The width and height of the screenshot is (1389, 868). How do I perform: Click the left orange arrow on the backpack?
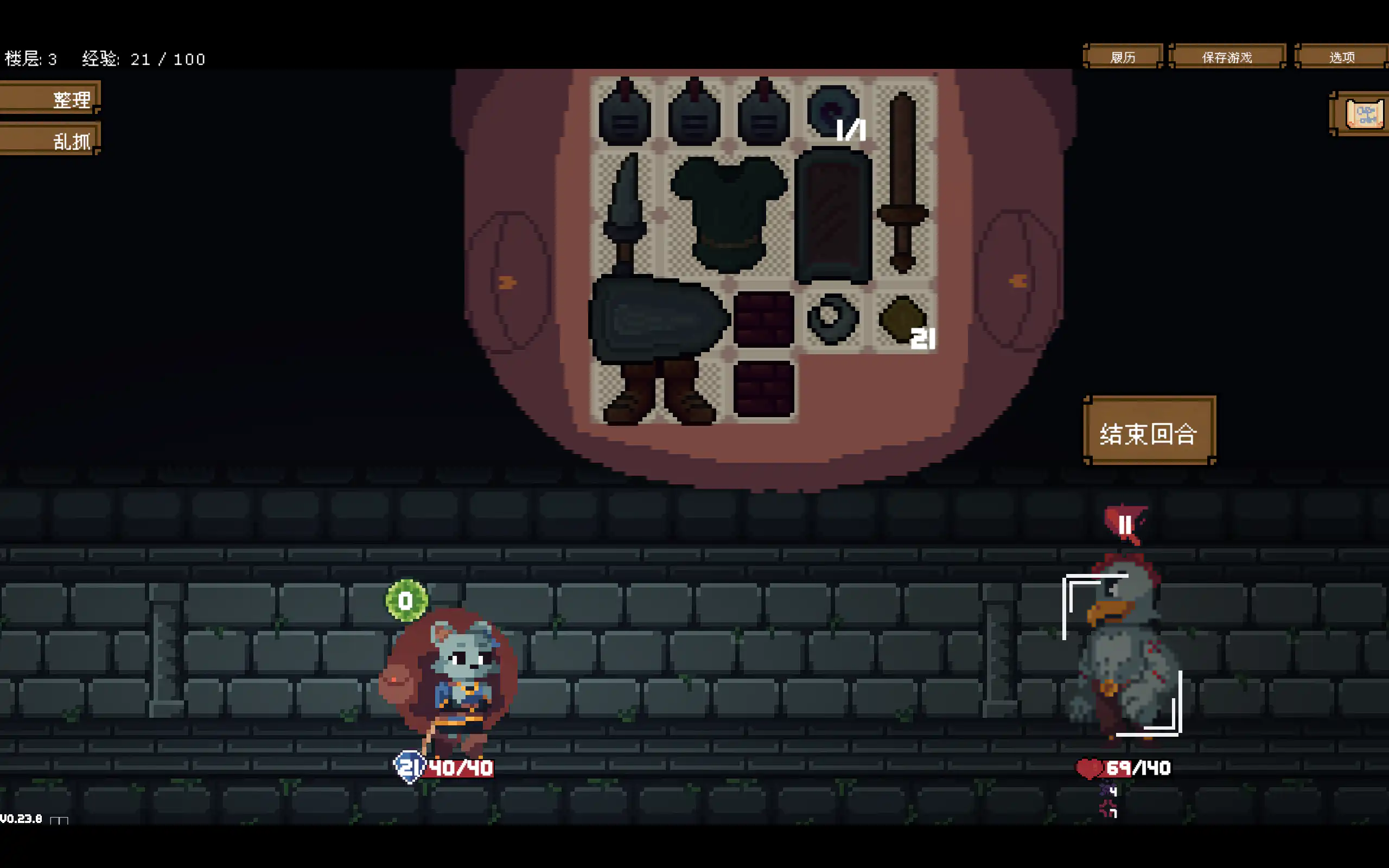coord(507,282)
